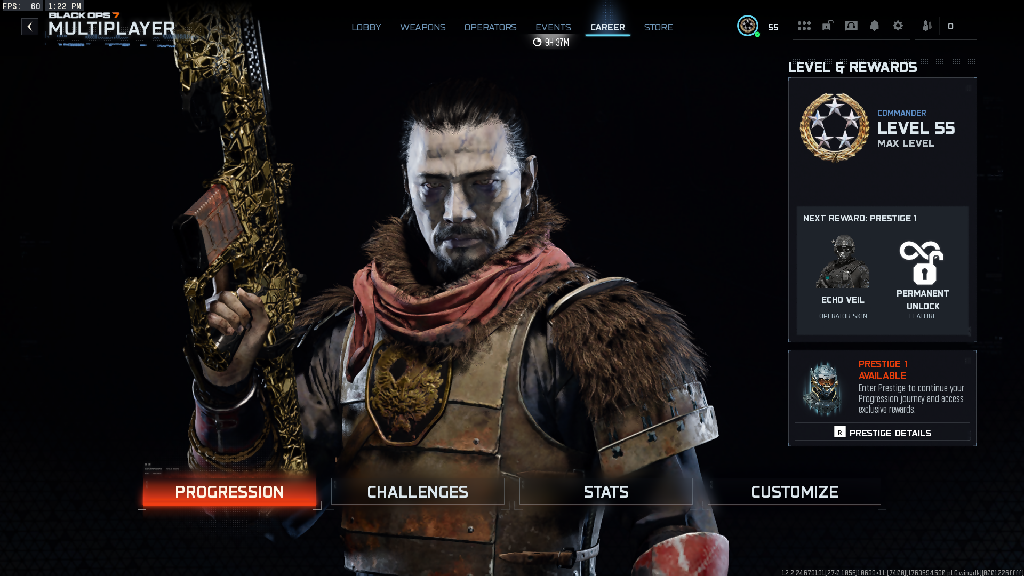This screenshot has width=1024, height=576.
Task: Open the Store tab
Action: pos(659,27)
